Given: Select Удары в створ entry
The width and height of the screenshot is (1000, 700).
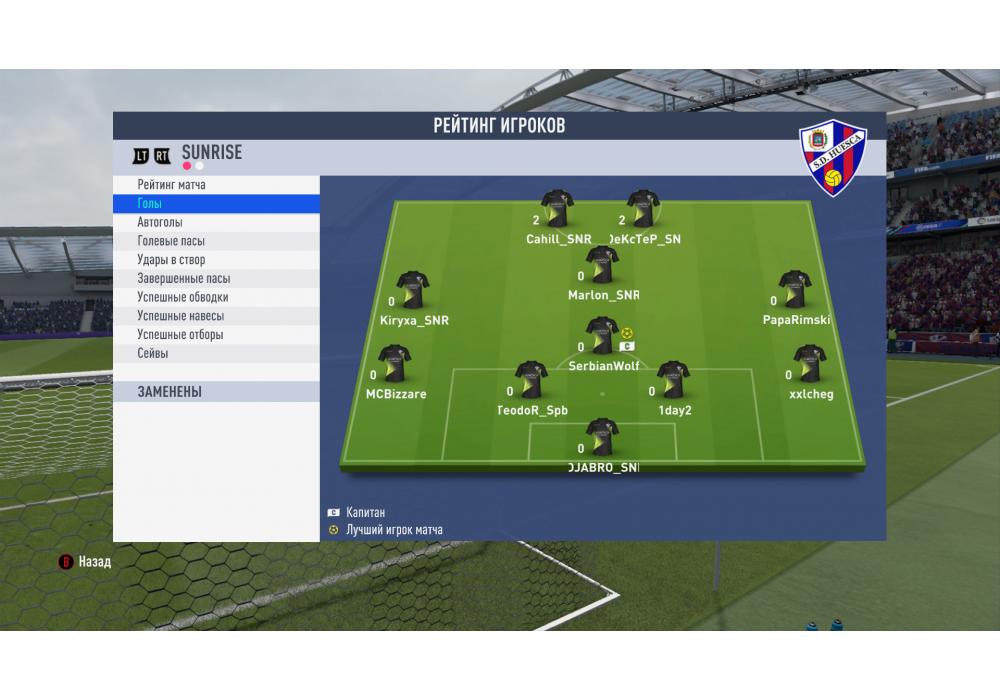Looking at the screenshot, I should point(171,260).
